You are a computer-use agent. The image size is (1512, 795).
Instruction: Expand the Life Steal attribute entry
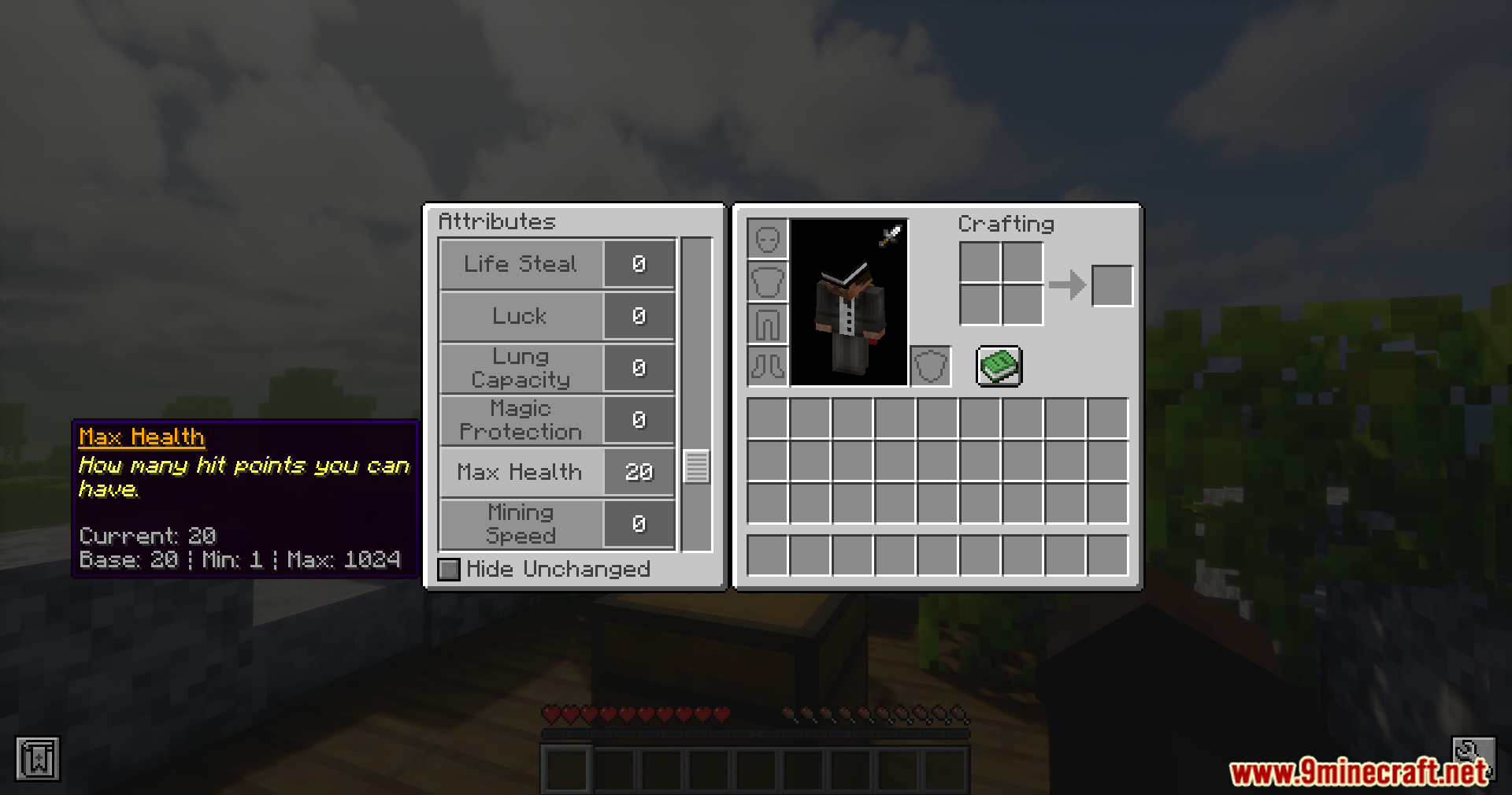coord(520,264)
